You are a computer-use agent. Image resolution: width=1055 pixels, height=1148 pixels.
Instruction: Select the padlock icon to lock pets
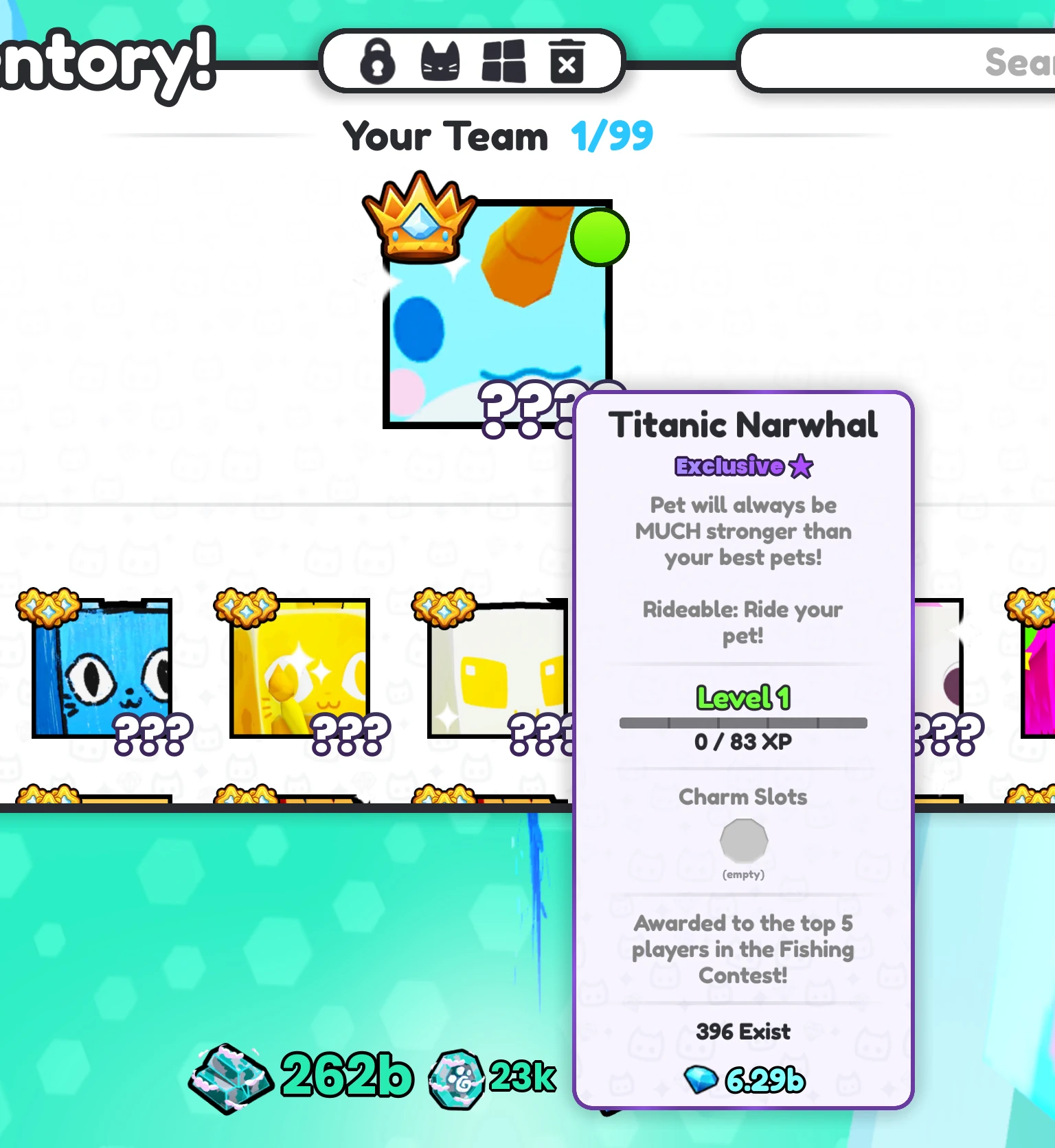coord(378,62)
